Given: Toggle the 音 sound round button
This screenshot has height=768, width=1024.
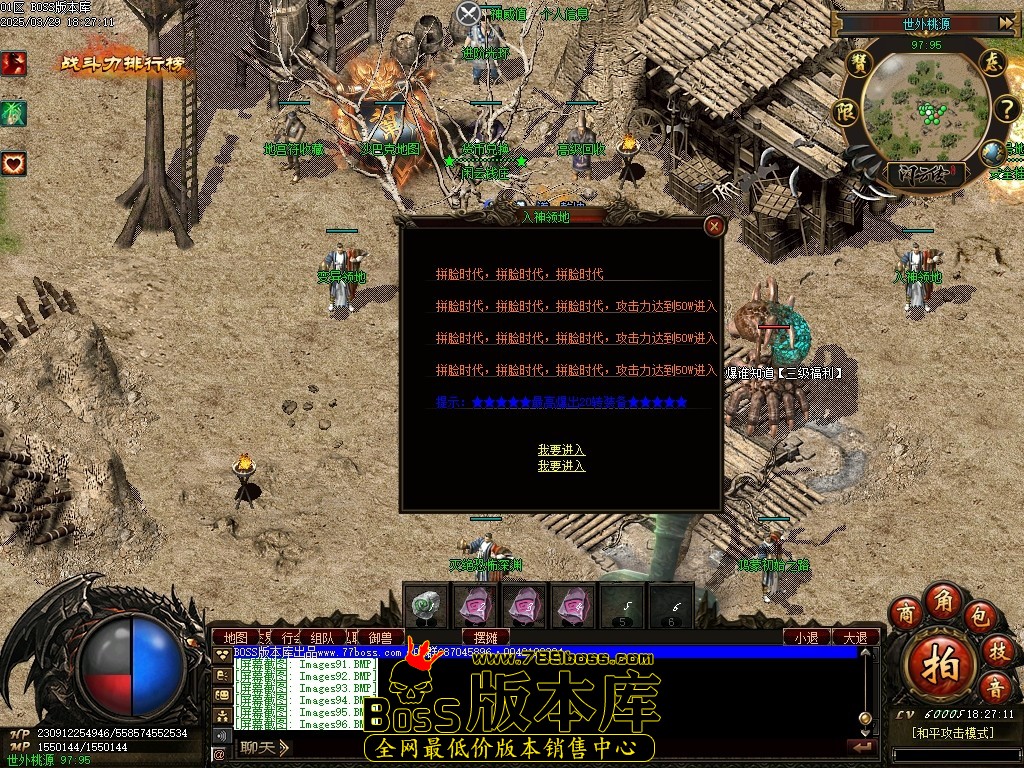Looking at the screenshot, I should pos(995,688).
